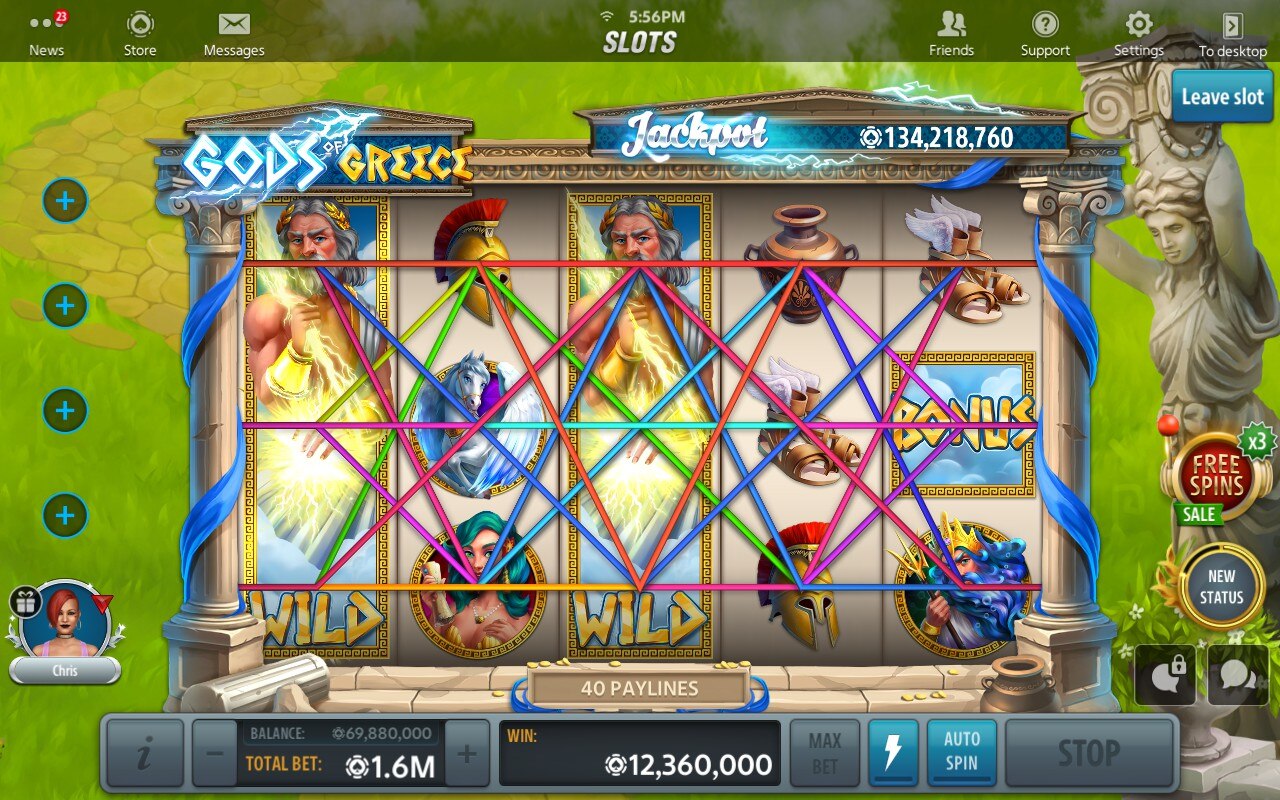This screenshot has height=800, width=1280.
Task: Decrease total bet with minus button
Action: tap(214, 753)
